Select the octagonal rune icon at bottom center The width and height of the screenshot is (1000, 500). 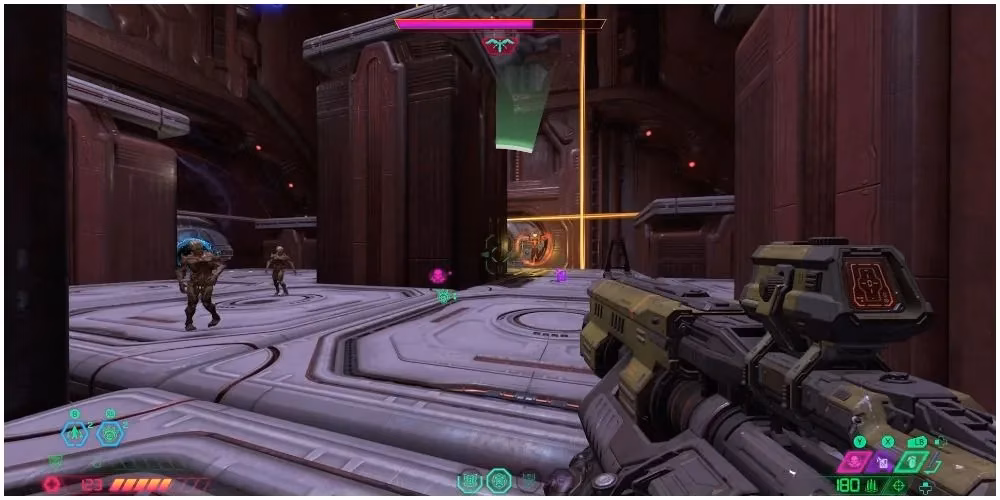498,481
